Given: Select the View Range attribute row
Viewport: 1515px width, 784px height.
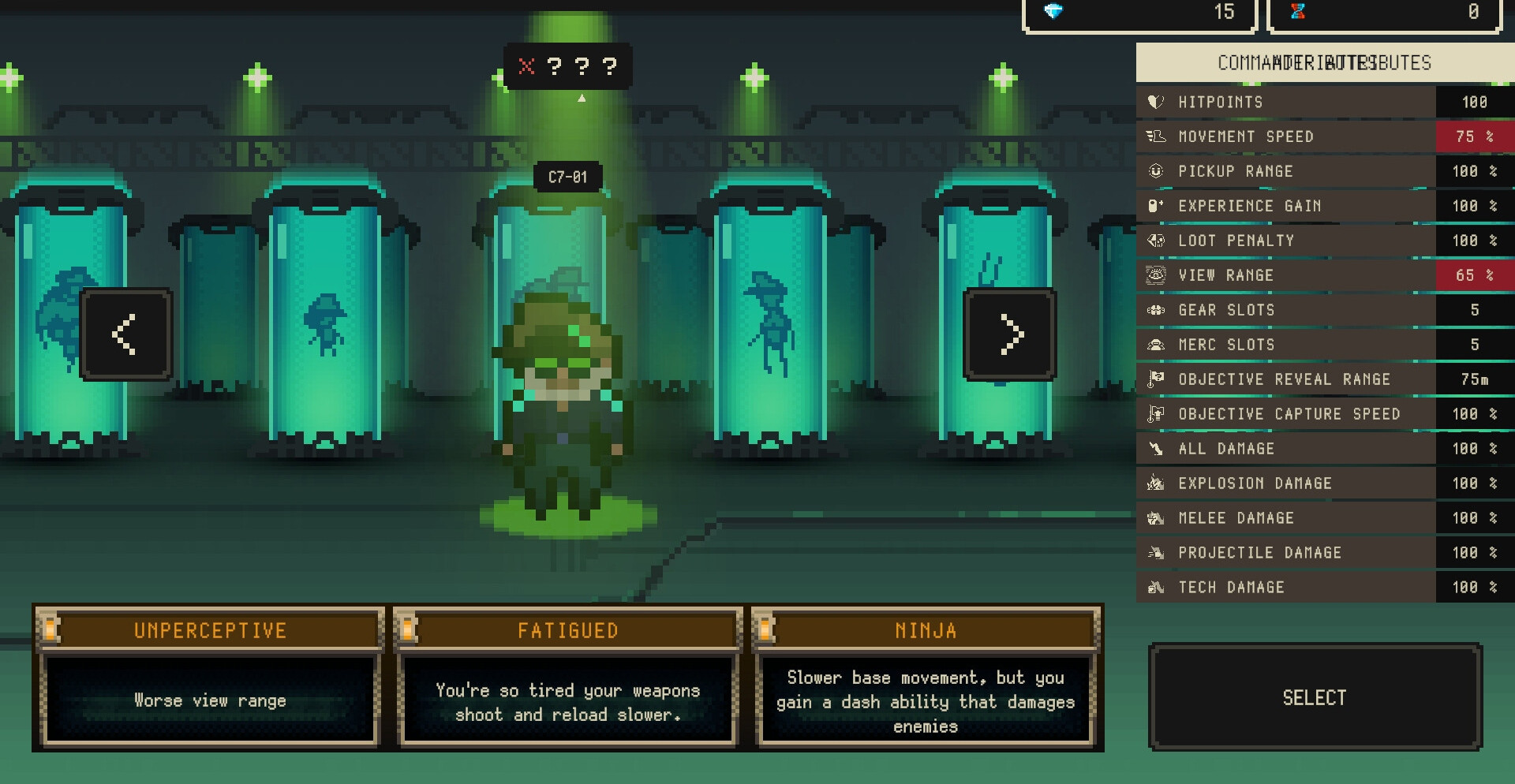Looking at the screenshot, I should click(x=1324, y=275).
